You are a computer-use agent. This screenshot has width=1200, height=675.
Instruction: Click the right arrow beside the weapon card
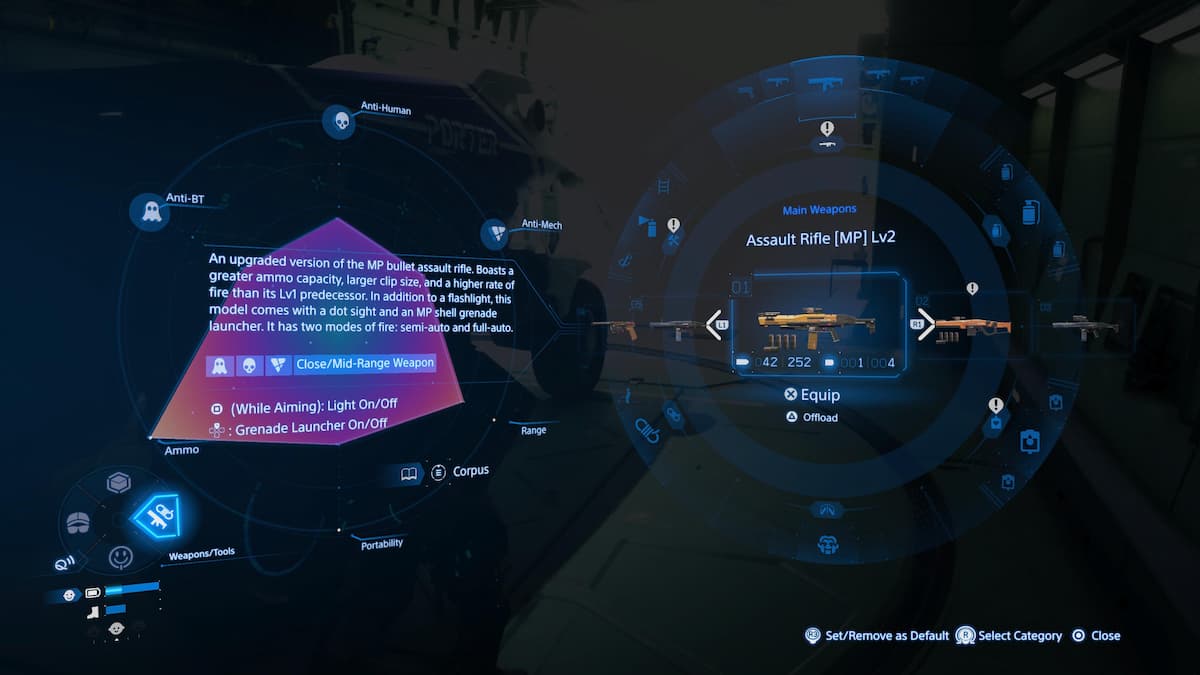click(x=925, y=324)
